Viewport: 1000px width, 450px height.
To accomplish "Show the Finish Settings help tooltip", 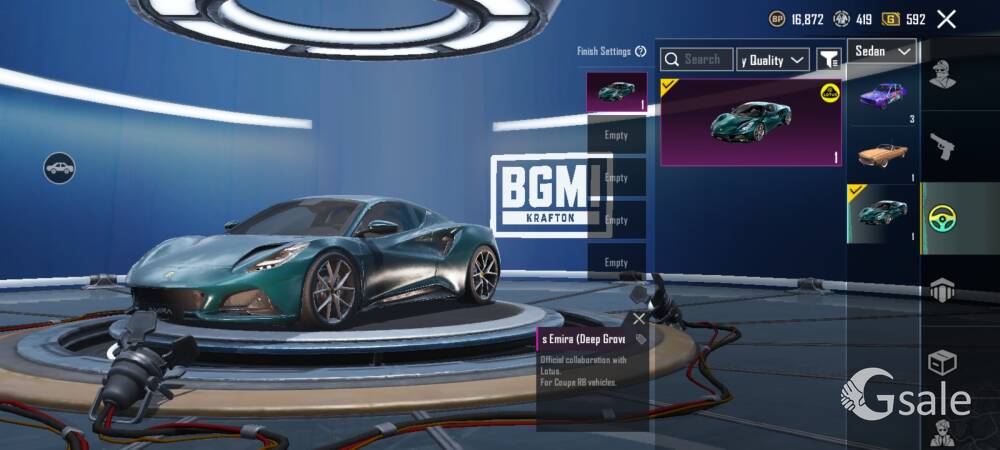I will coord(640,51).
